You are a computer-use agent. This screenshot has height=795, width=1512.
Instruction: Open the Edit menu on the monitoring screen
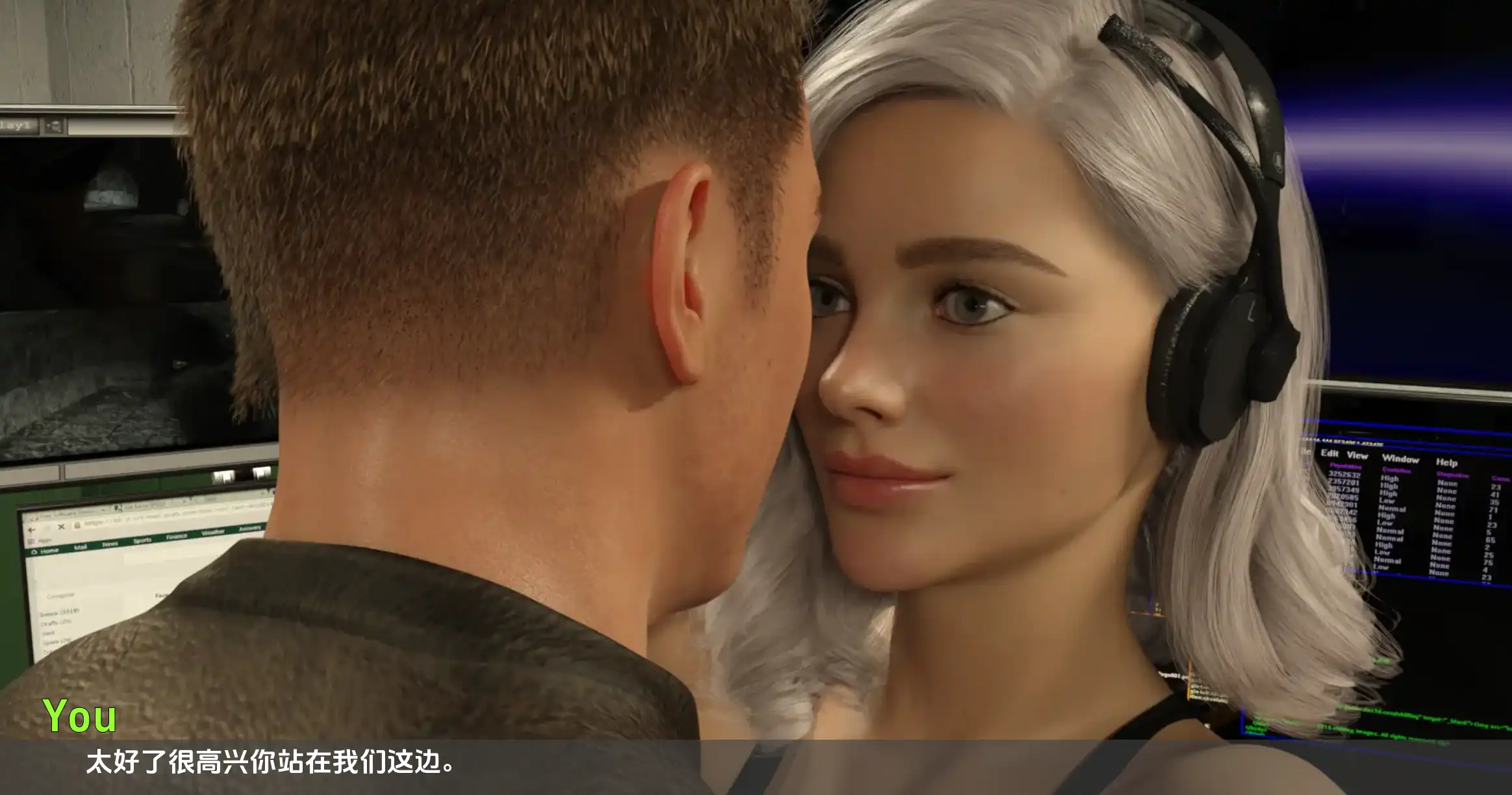coord(1330,453)
